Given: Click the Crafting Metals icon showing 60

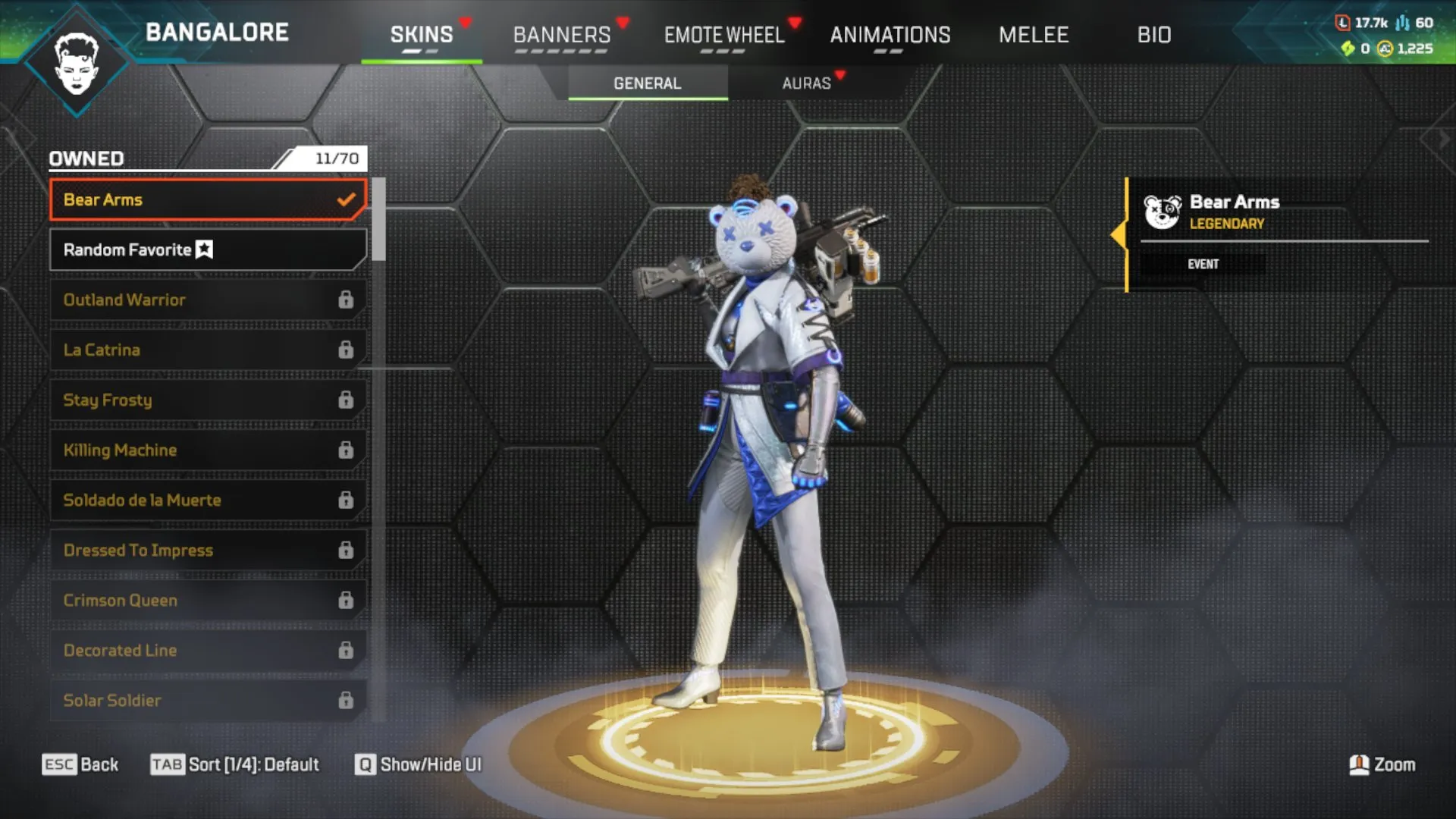Looking at the screenshot, I should [1401, 23].
